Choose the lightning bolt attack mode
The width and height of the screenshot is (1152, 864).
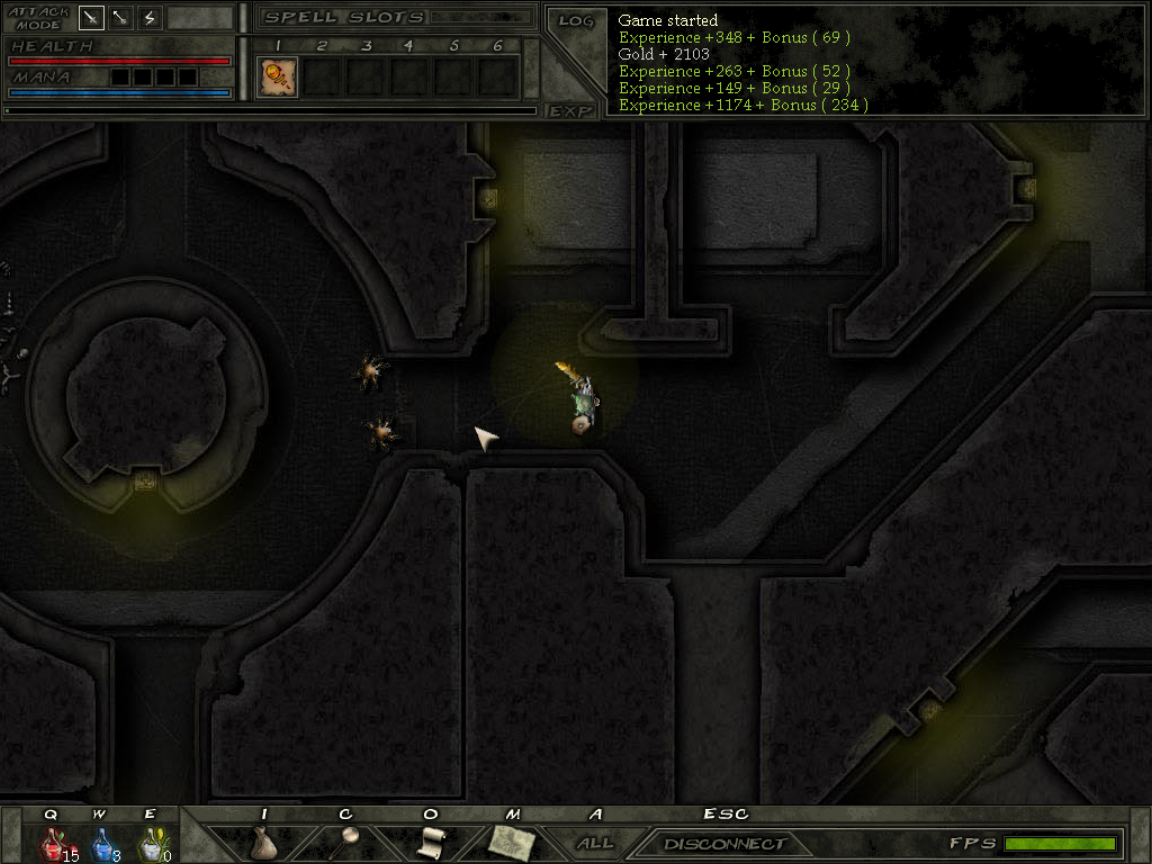[149, 17]
